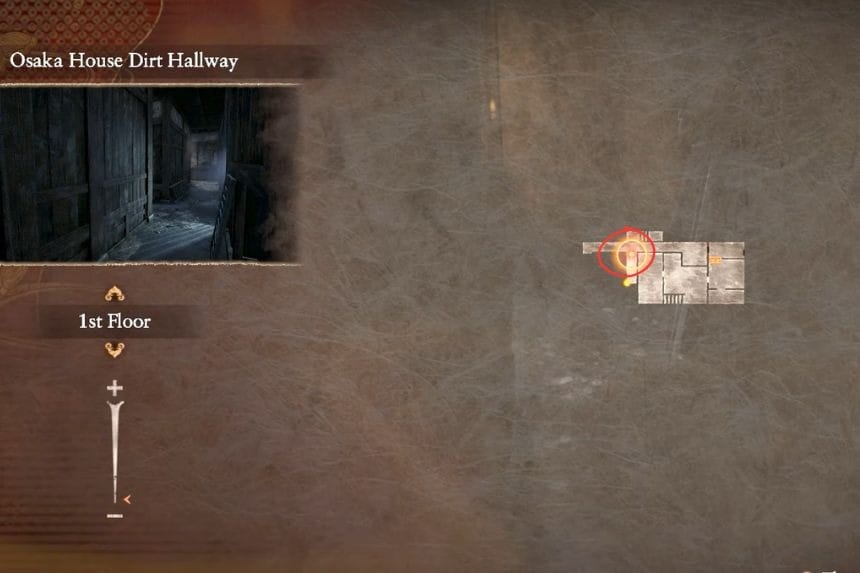Click the 1st Floor label
Viewport: 860px width, 573px height.
(114, 322)
